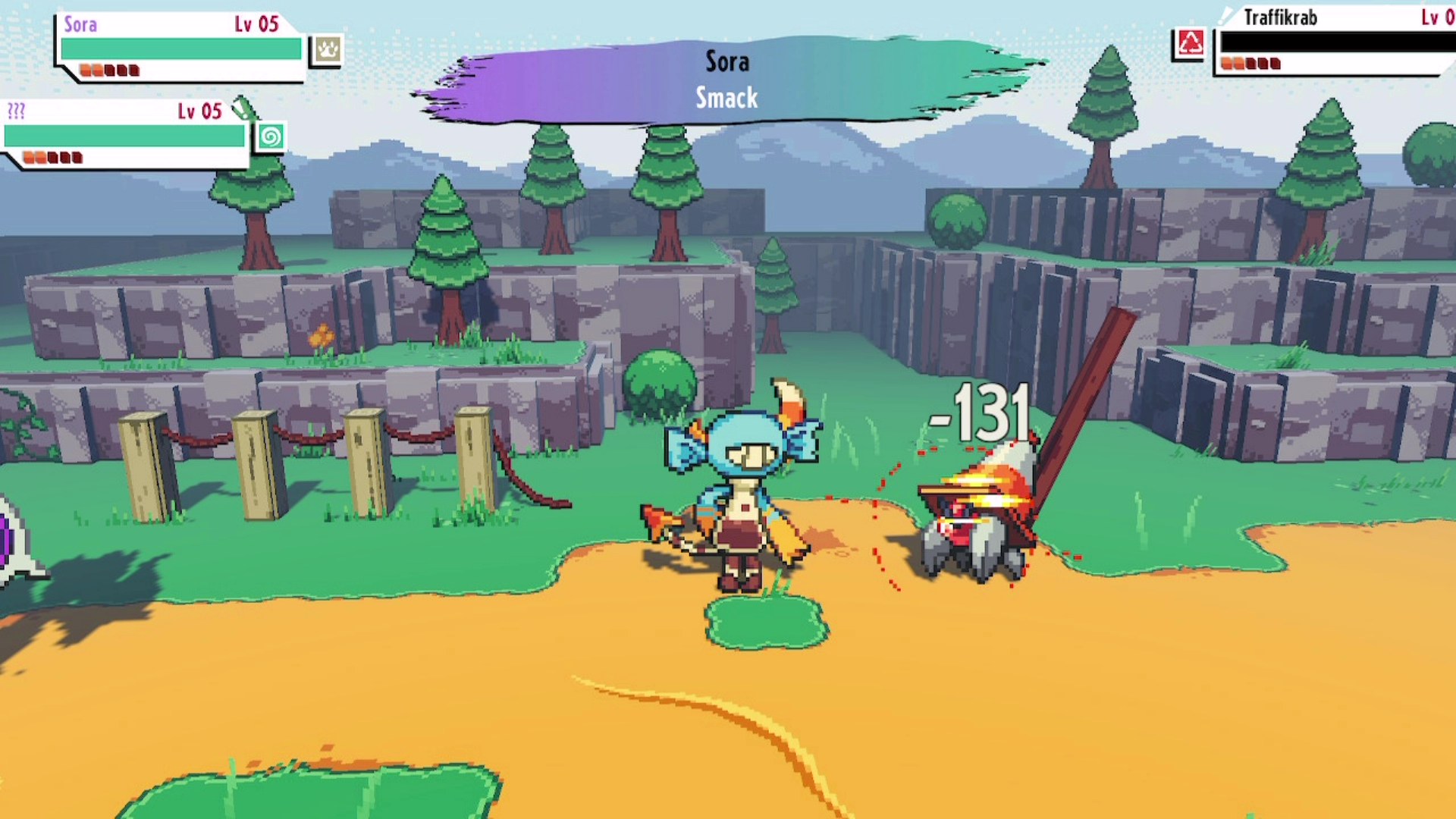Select the green spiral air type icon
This screenshot has width=1456, height=819.
click(270, 137)
